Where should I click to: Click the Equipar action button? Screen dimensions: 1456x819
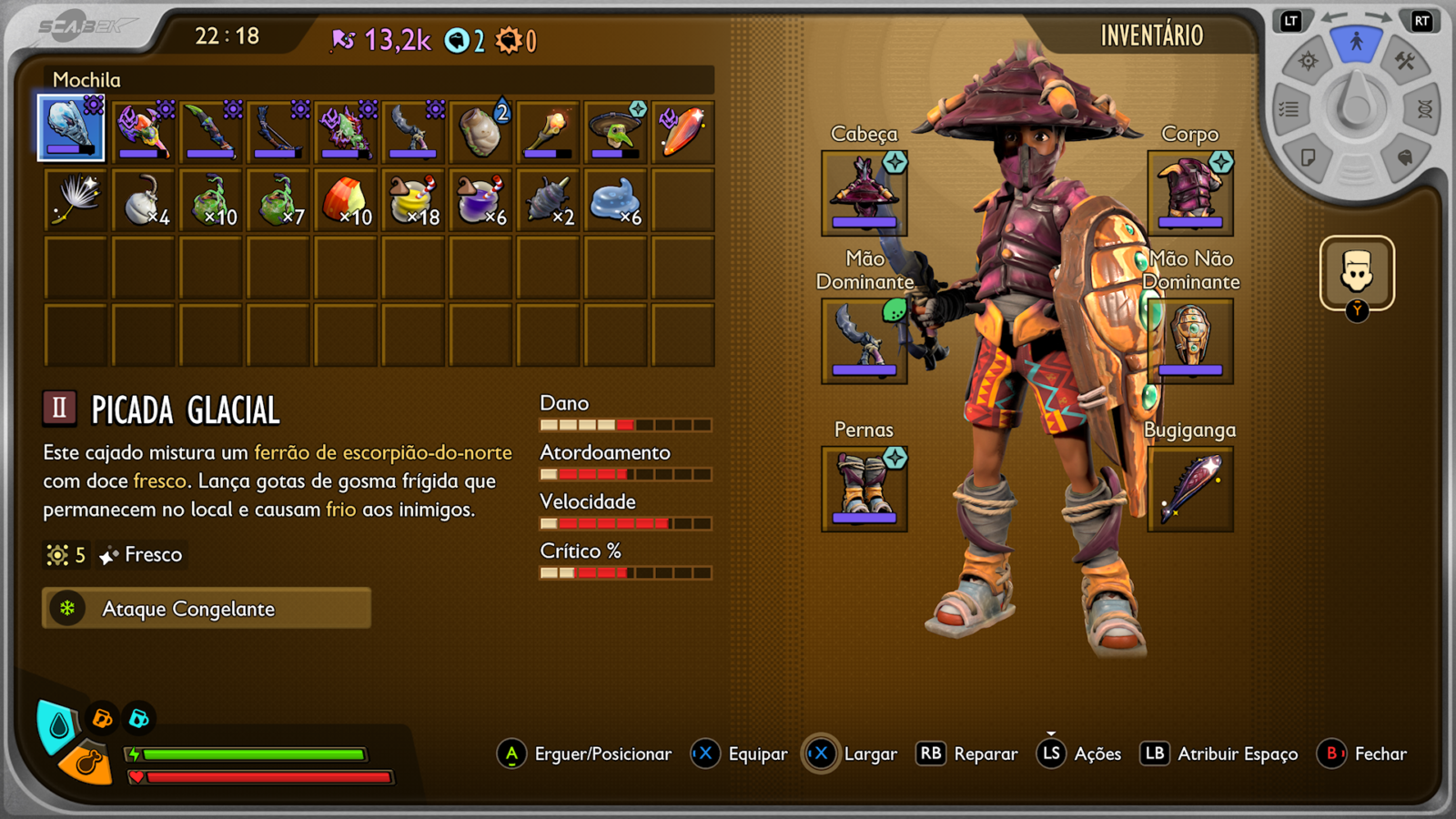[x=758, y=753]
